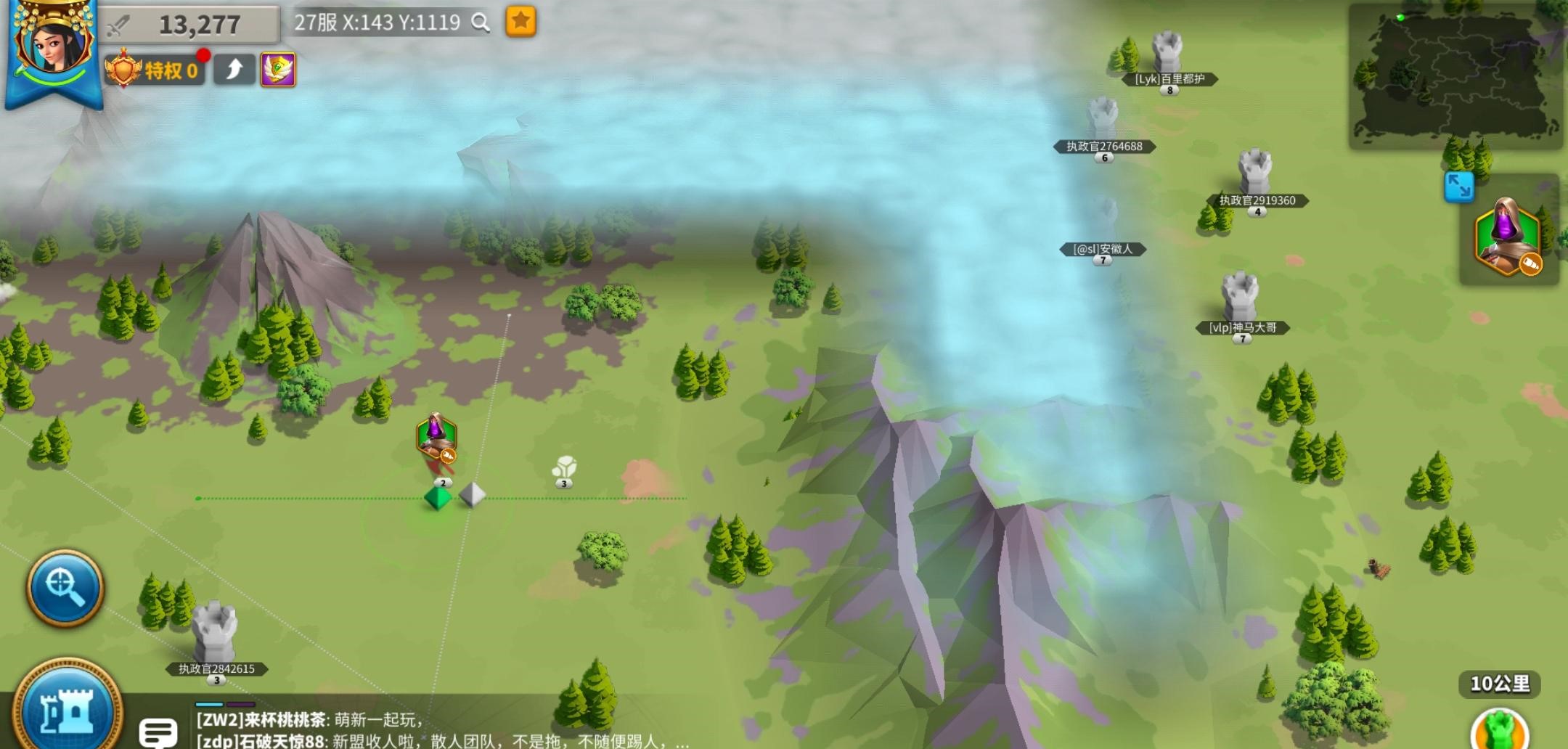Click the white up-arrow button
Viewport: 1568px width, 749px height.
point(234,70)
